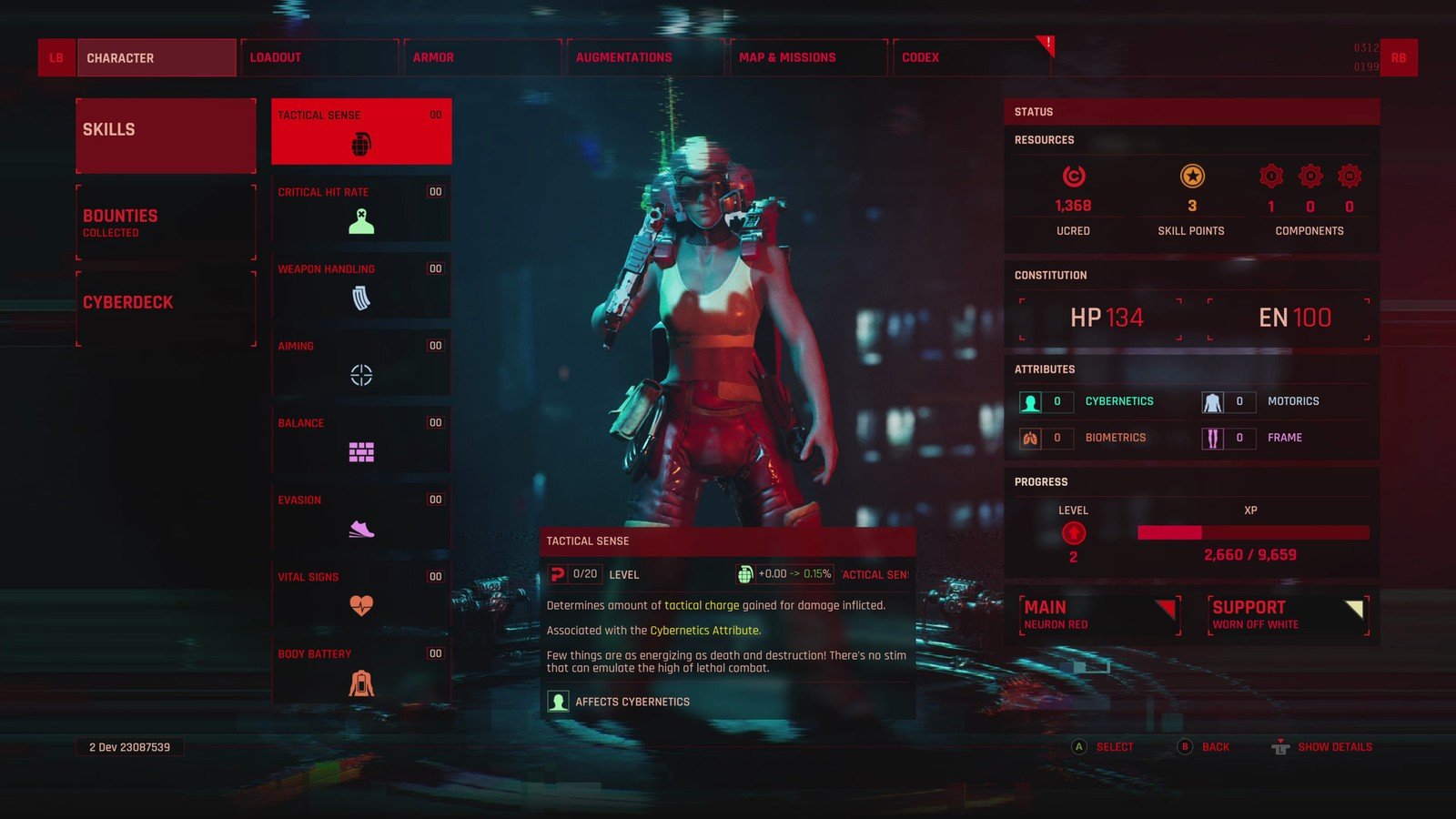Screen dimensions: 1456x819
Task: Open the Map & Missions tab
Action: click(x=807, y=57)
